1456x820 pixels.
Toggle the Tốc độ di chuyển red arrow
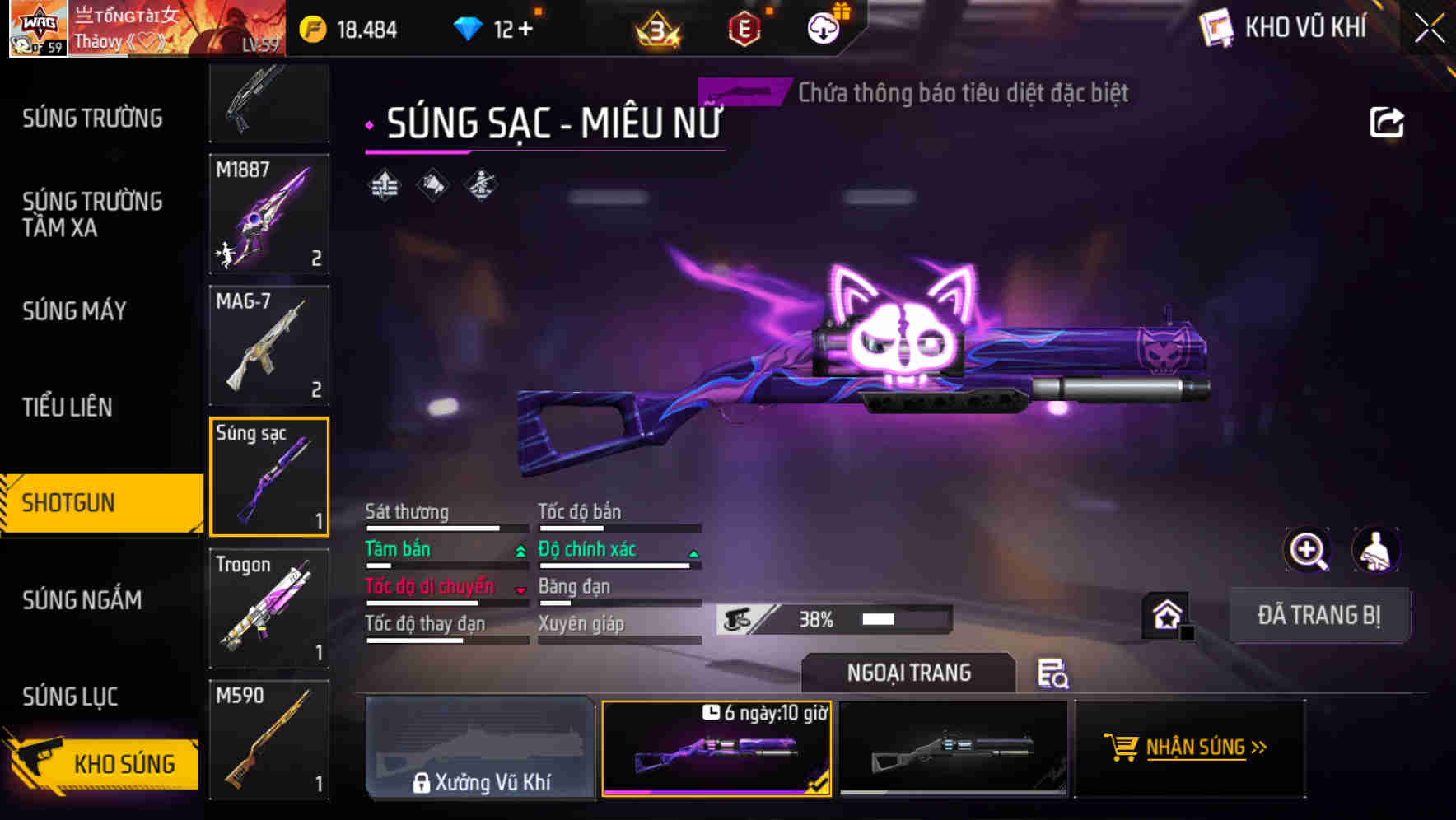(x=520, y=588)
